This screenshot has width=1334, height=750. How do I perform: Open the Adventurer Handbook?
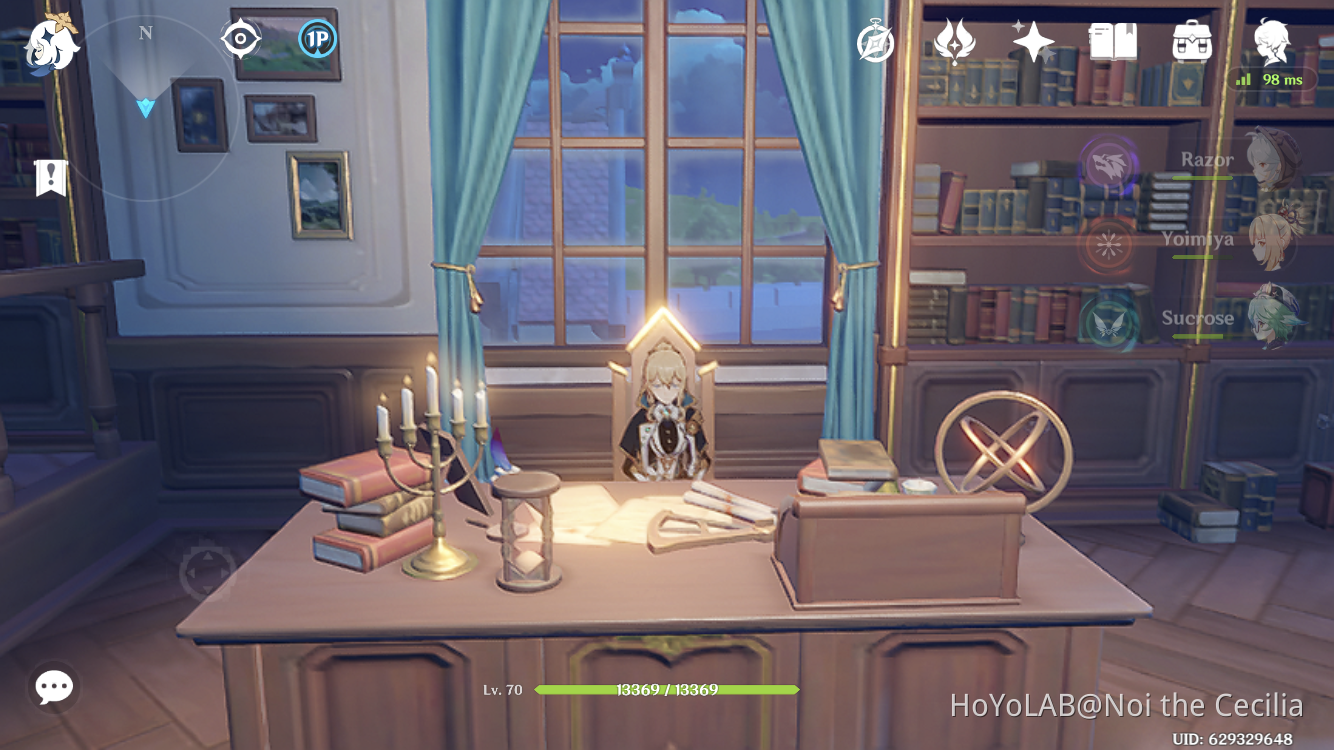tap(1113, 42)
